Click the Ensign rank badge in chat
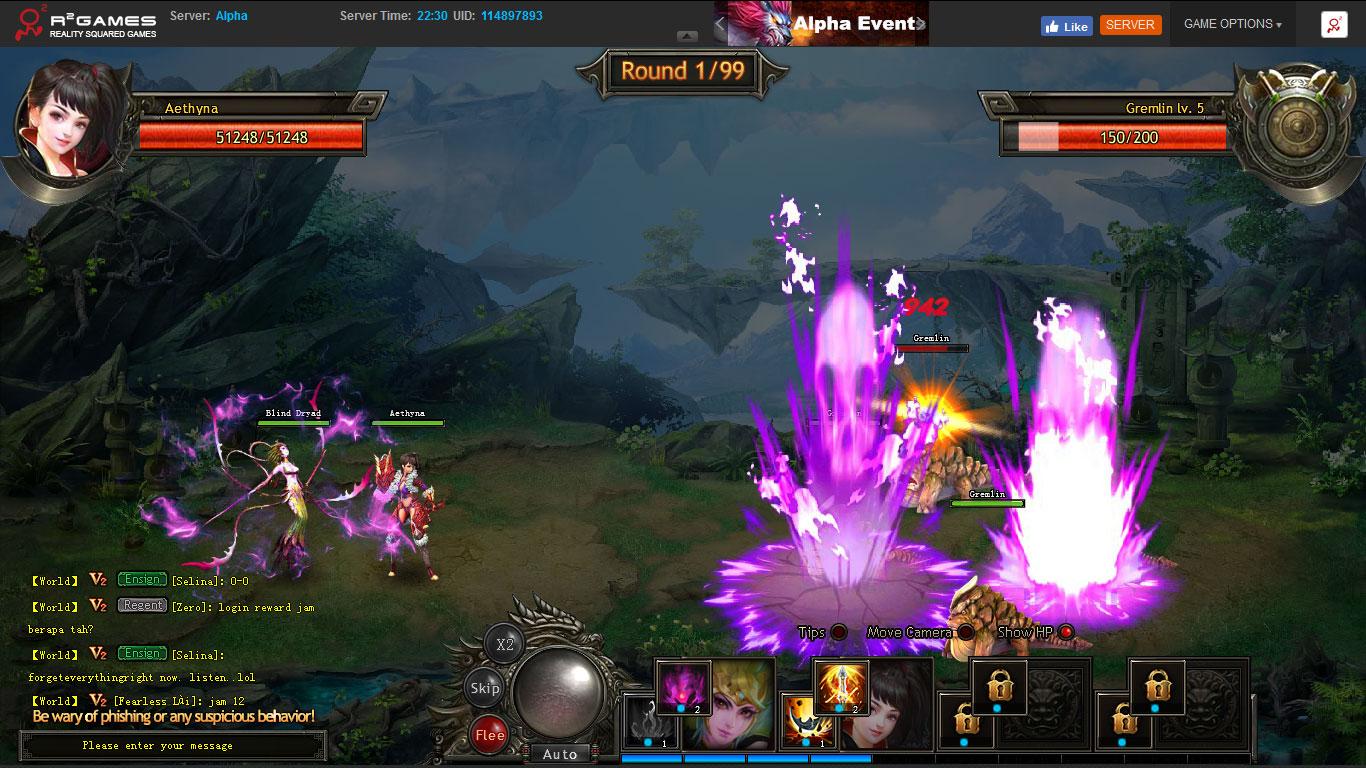 click(141, 579)
